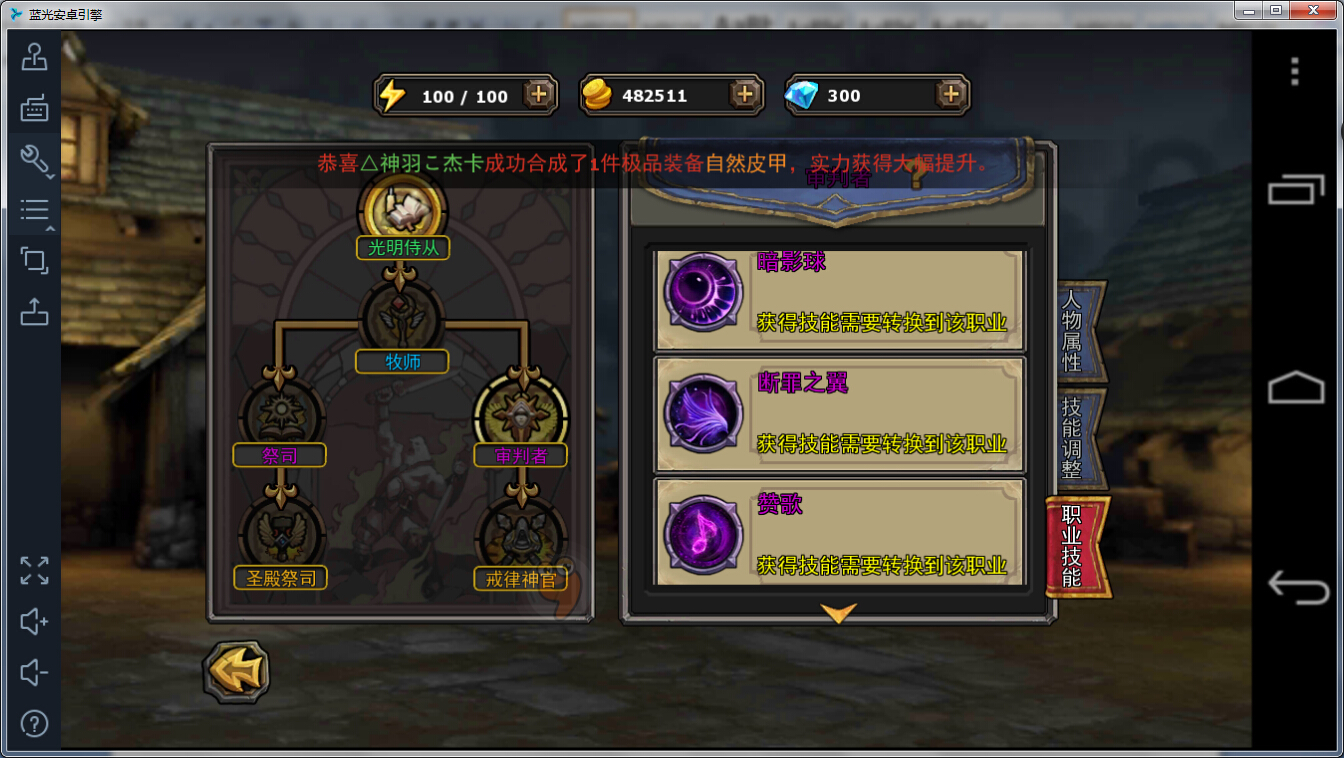
Task: View the 赞歌 skill icon
Action: click(x=702, y=533)
